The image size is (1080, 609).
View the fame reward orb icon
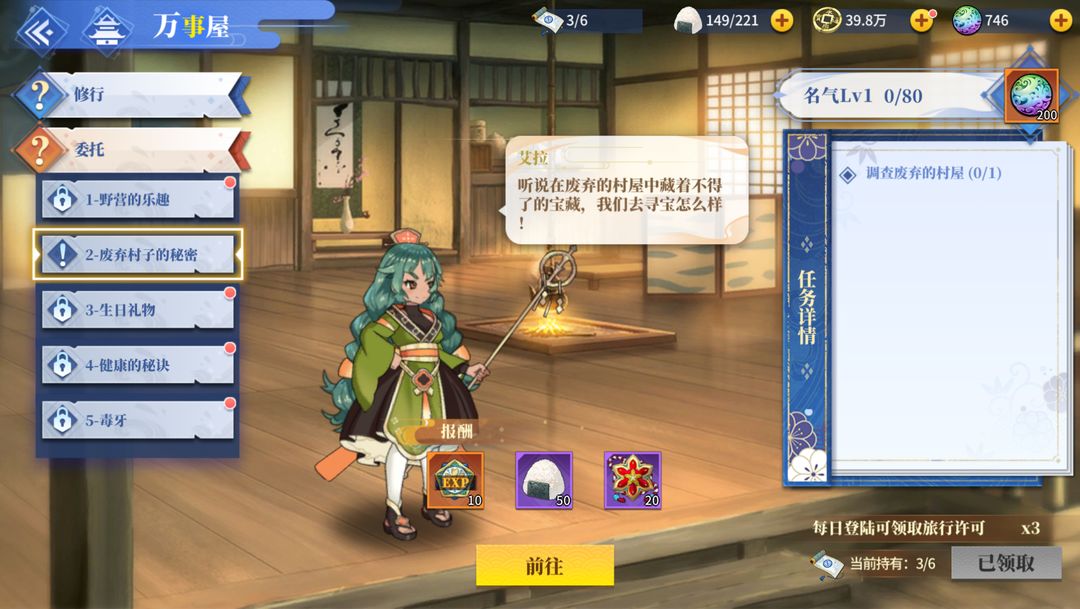(x=1031, y=96)
